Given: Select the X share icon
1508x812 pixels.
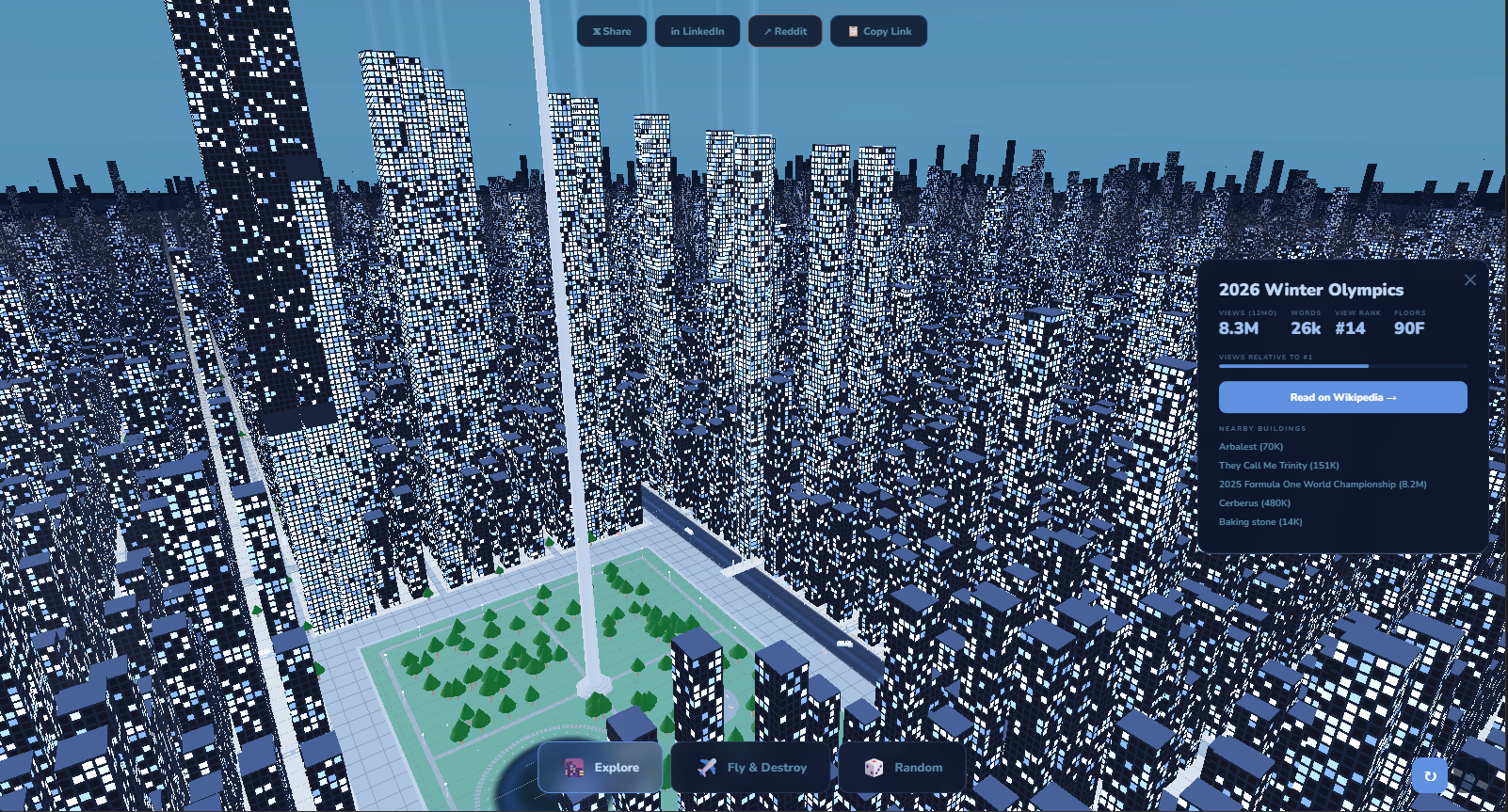Looking at the screenshot, I should (x=595, y=31).
